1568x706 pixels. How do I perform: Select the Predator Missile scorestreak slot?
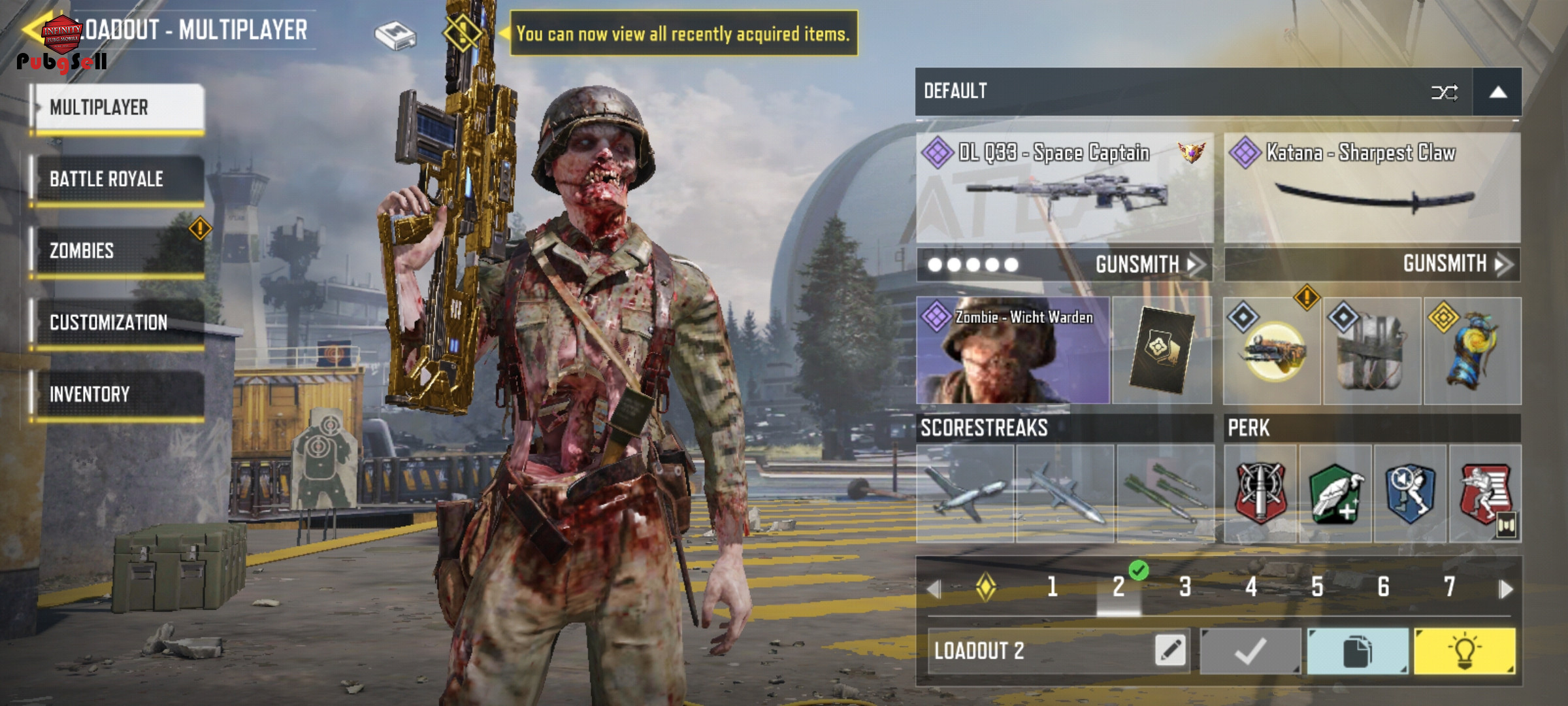click(1065, 494)
